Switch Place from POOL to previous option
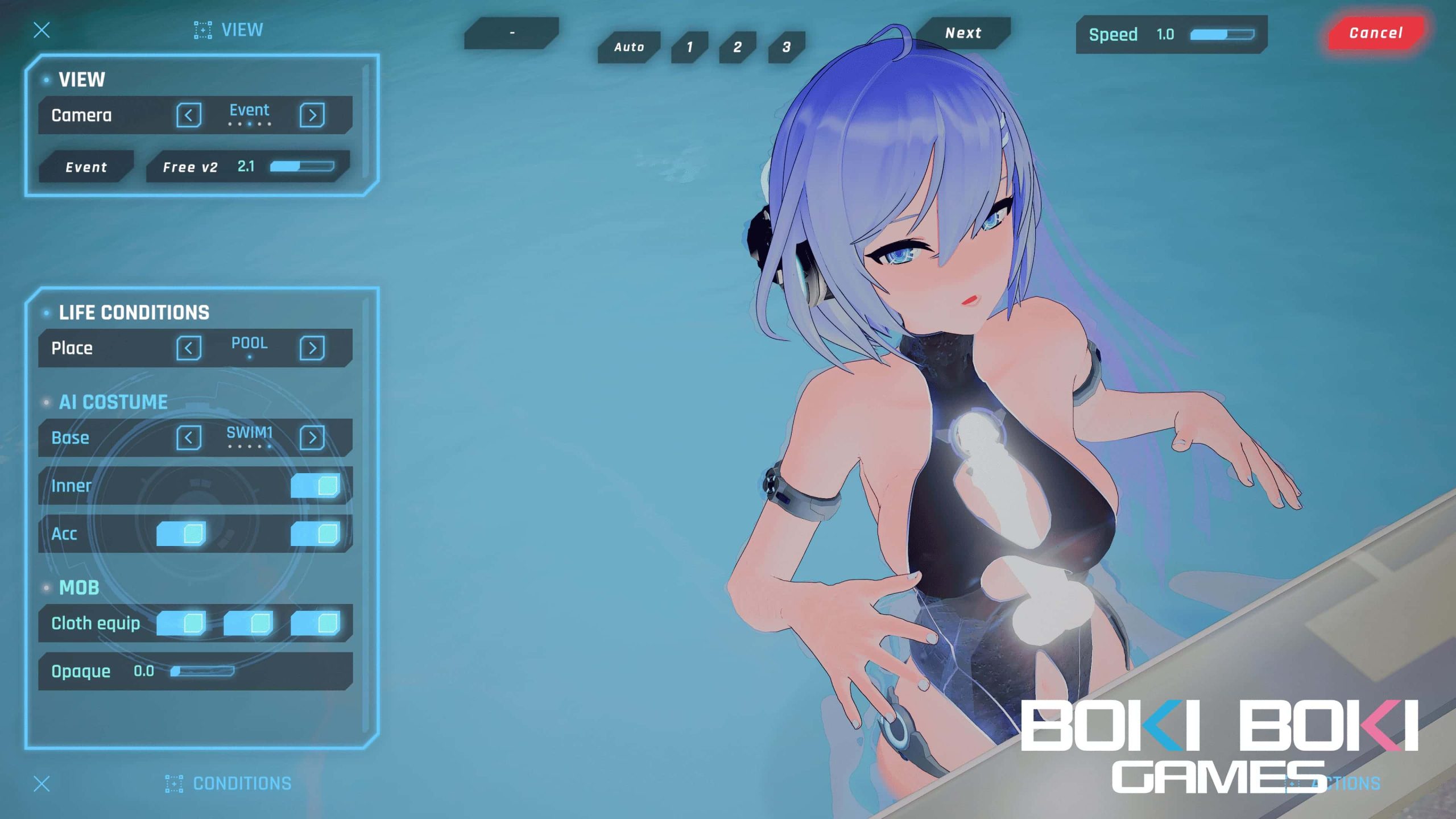This screenshot has height=819, width=1456. click(189, 348)
